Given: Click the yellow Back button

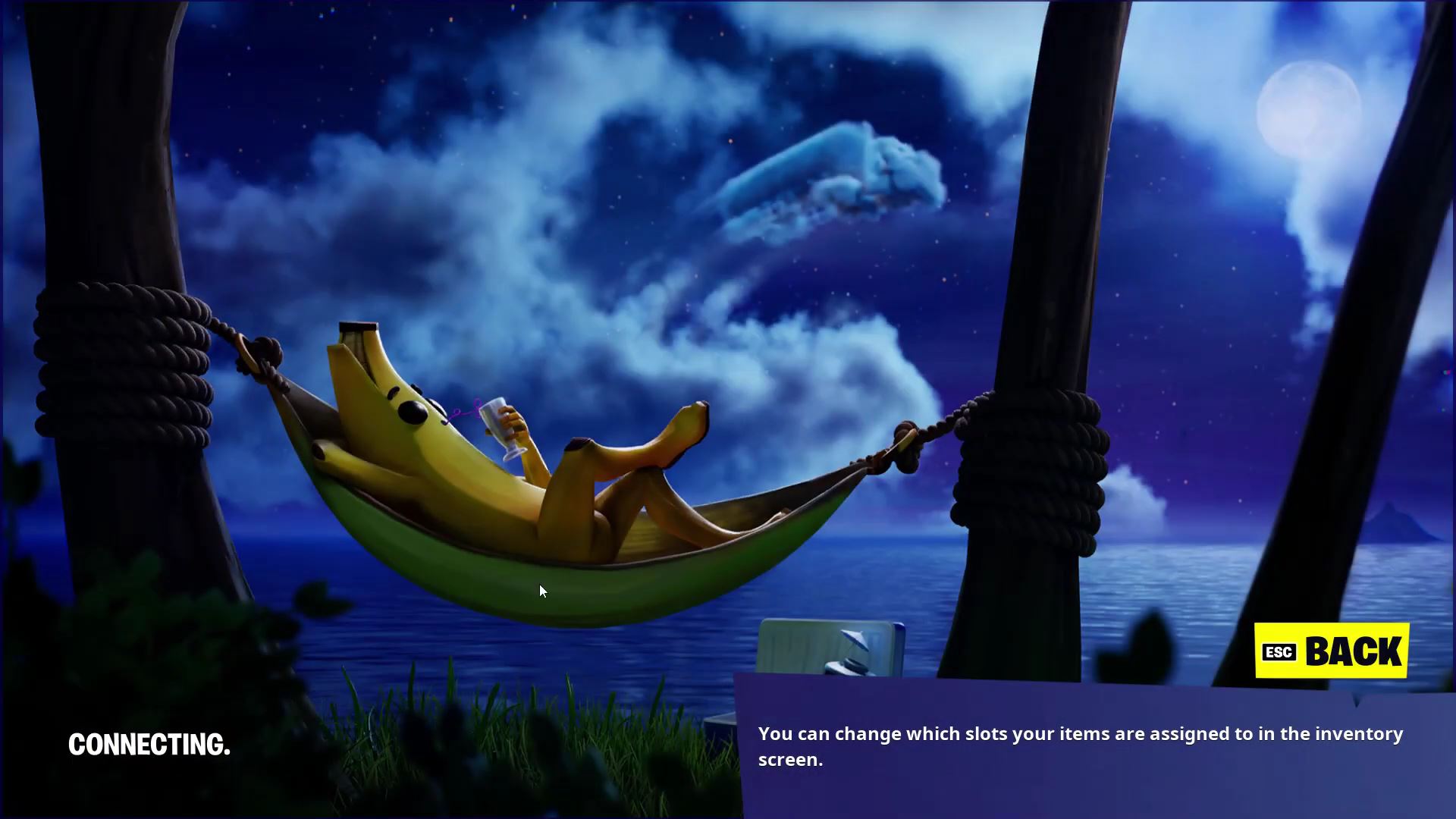Looking at the screenshot, I should click(1332, 651).
